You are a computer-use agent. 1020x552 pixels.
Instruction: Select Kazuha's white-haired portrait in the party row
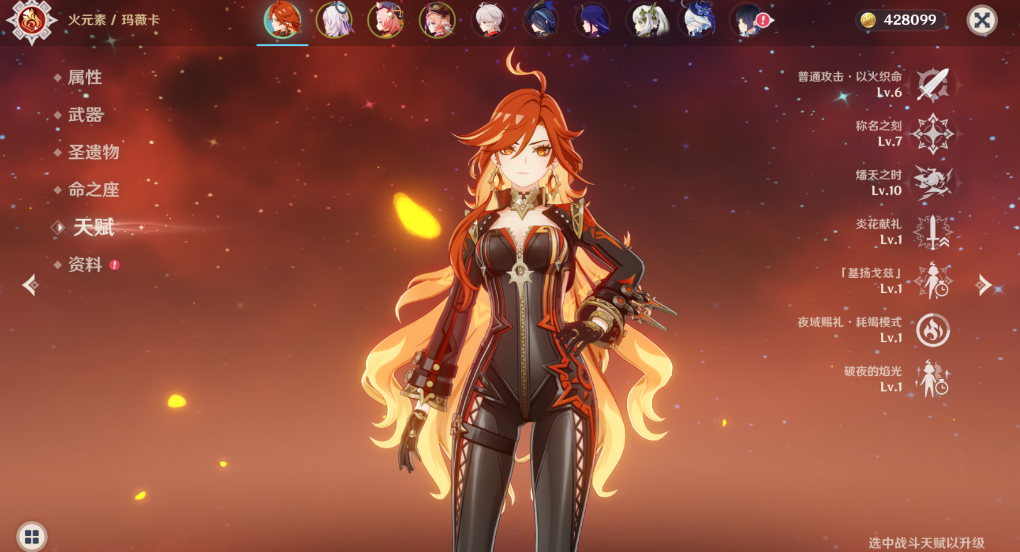click(489, 20)
